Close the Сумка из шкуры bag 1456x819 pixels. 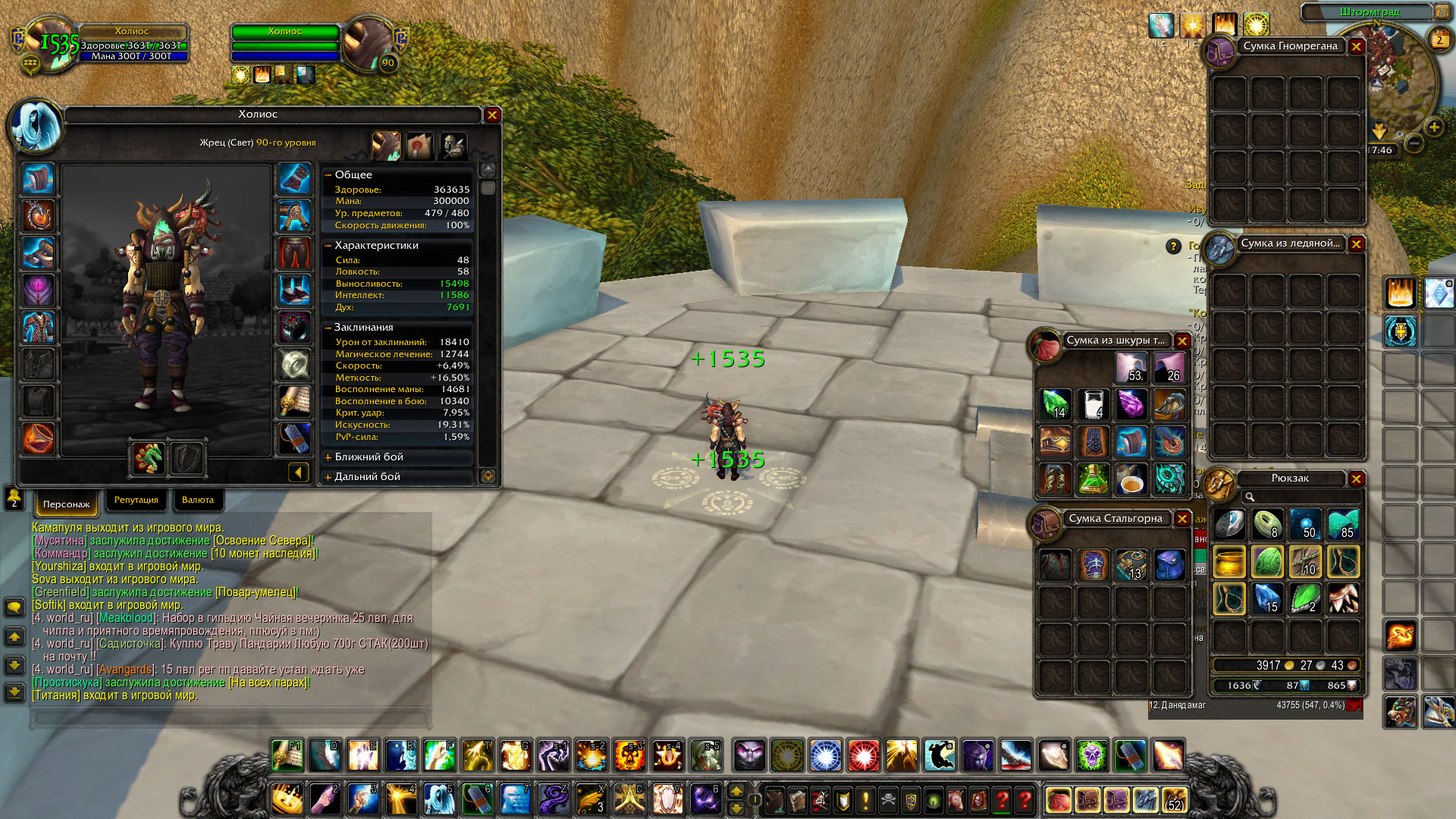point(1181,341)
